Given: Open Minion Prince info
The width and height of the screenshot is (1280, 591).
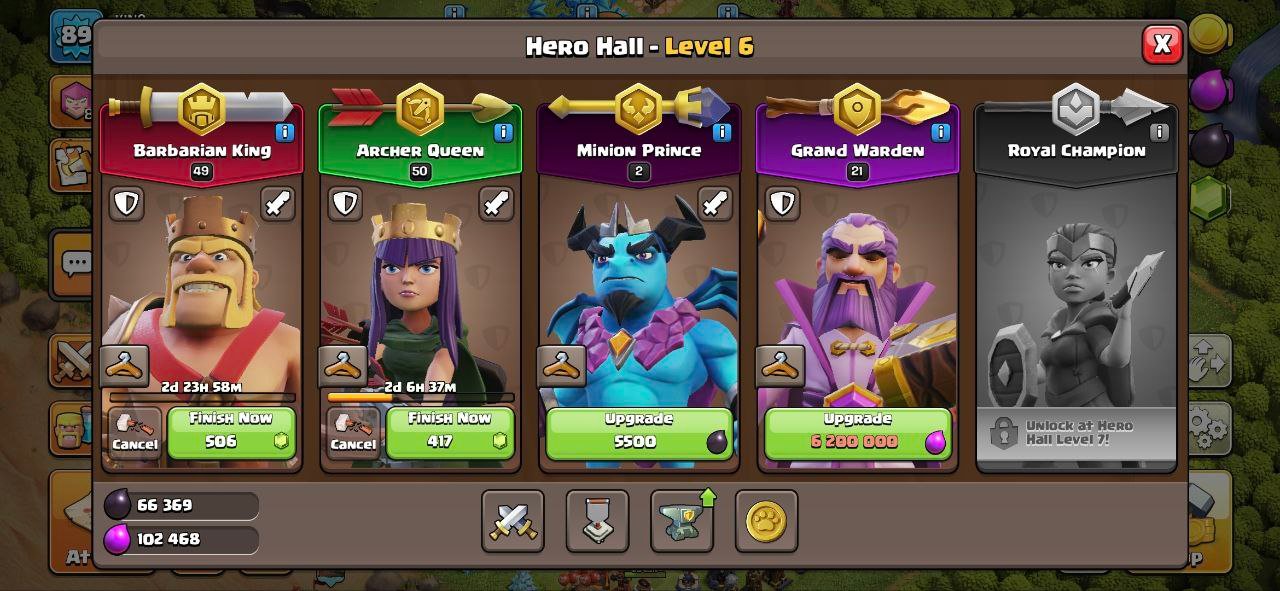Looking at the screenshot, I should click(721, 132).
